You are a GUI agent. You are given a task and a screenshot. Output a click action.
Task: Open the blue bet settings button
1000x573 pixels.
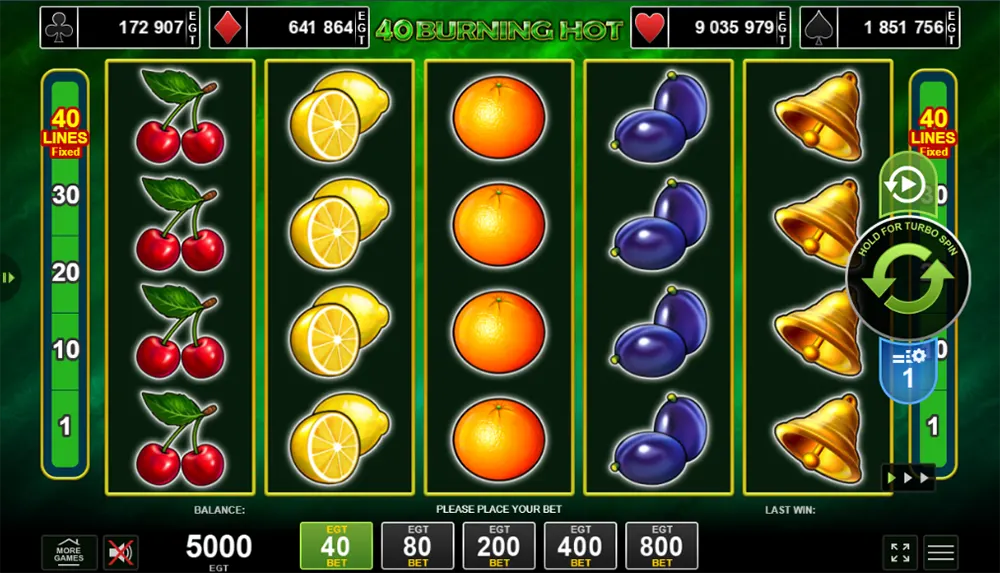909,369
